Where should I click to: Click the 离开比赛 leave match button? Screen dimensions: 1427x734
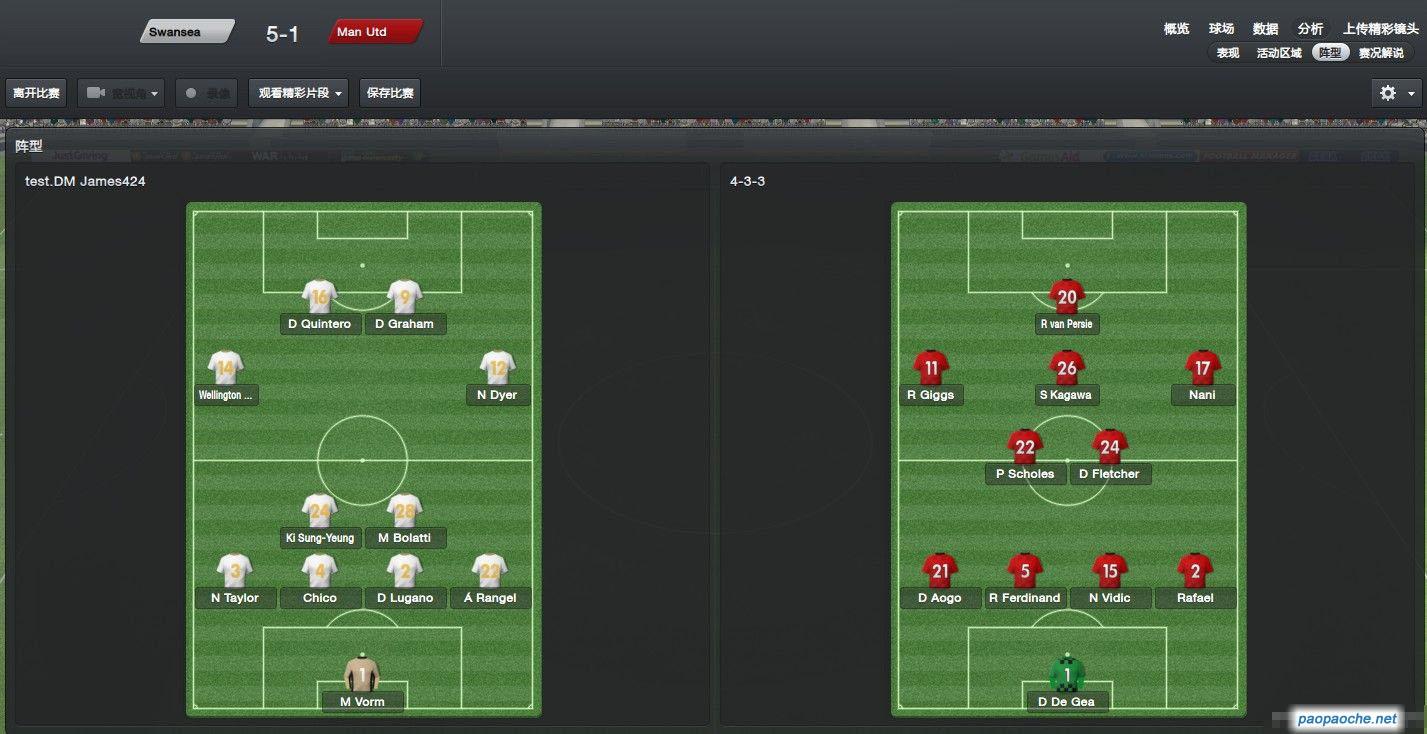click(x=36, y=93)
